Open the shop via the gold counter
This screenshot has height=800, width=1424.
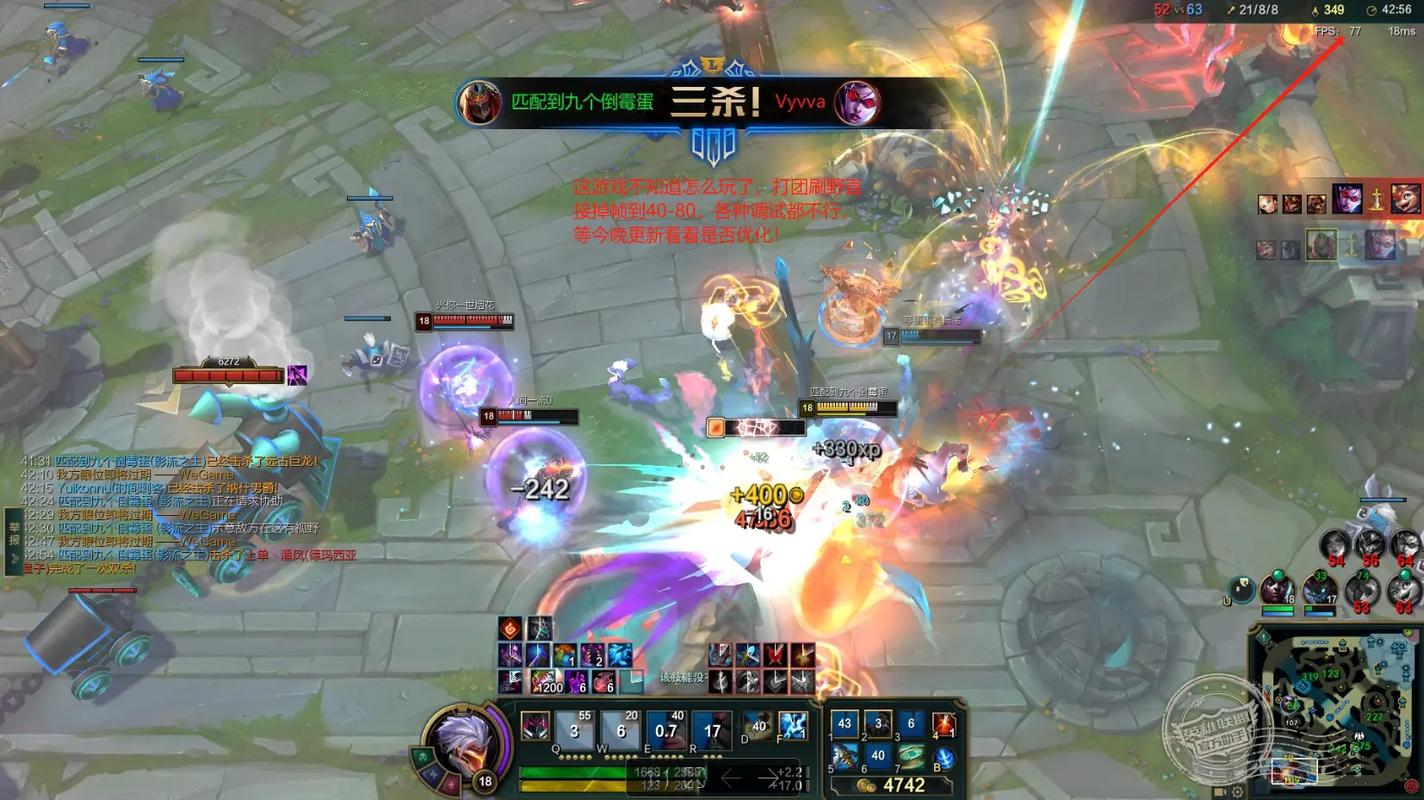(x=895, y=786)
